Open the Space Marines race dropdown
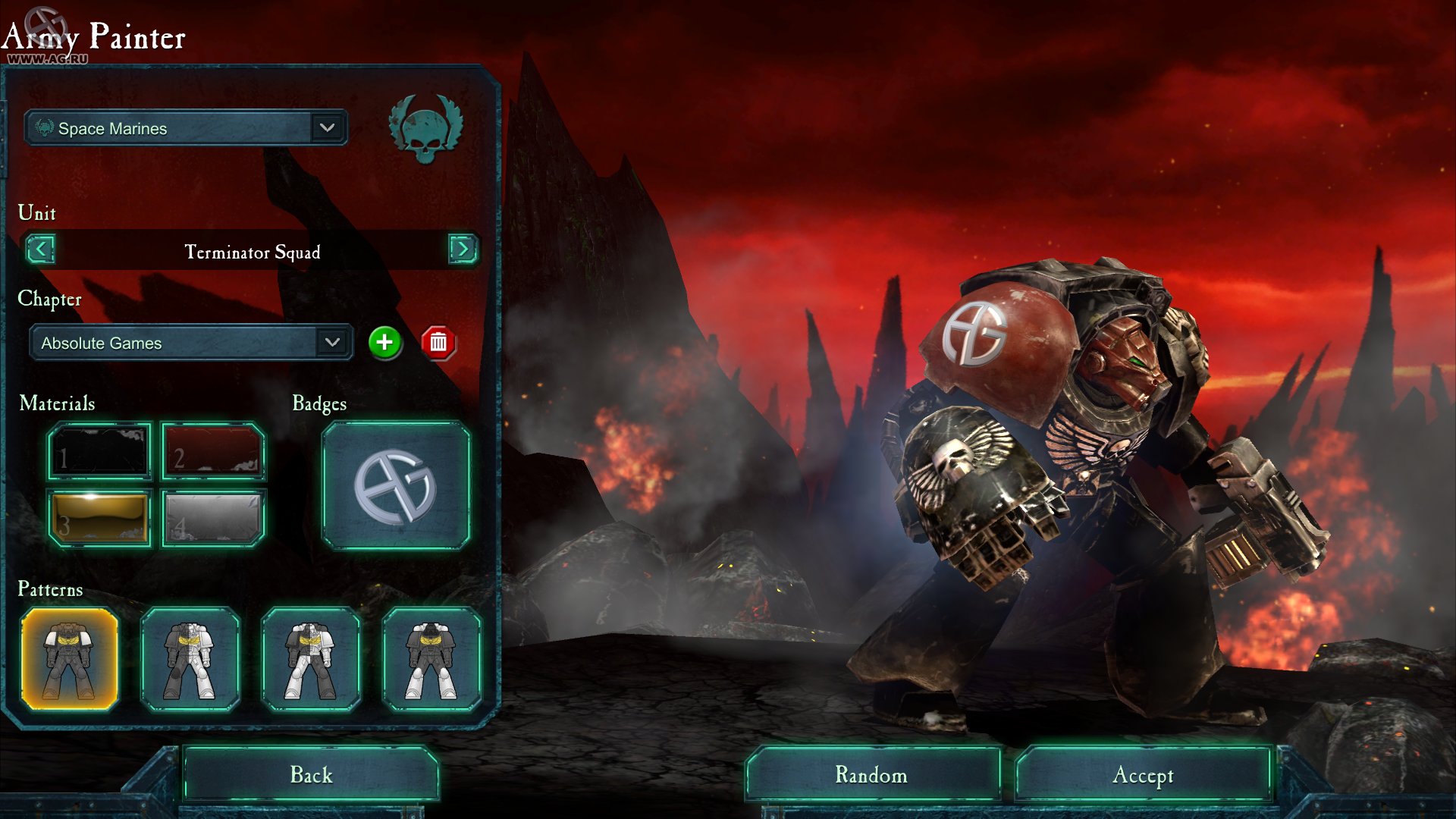 (x=327, y=128)
